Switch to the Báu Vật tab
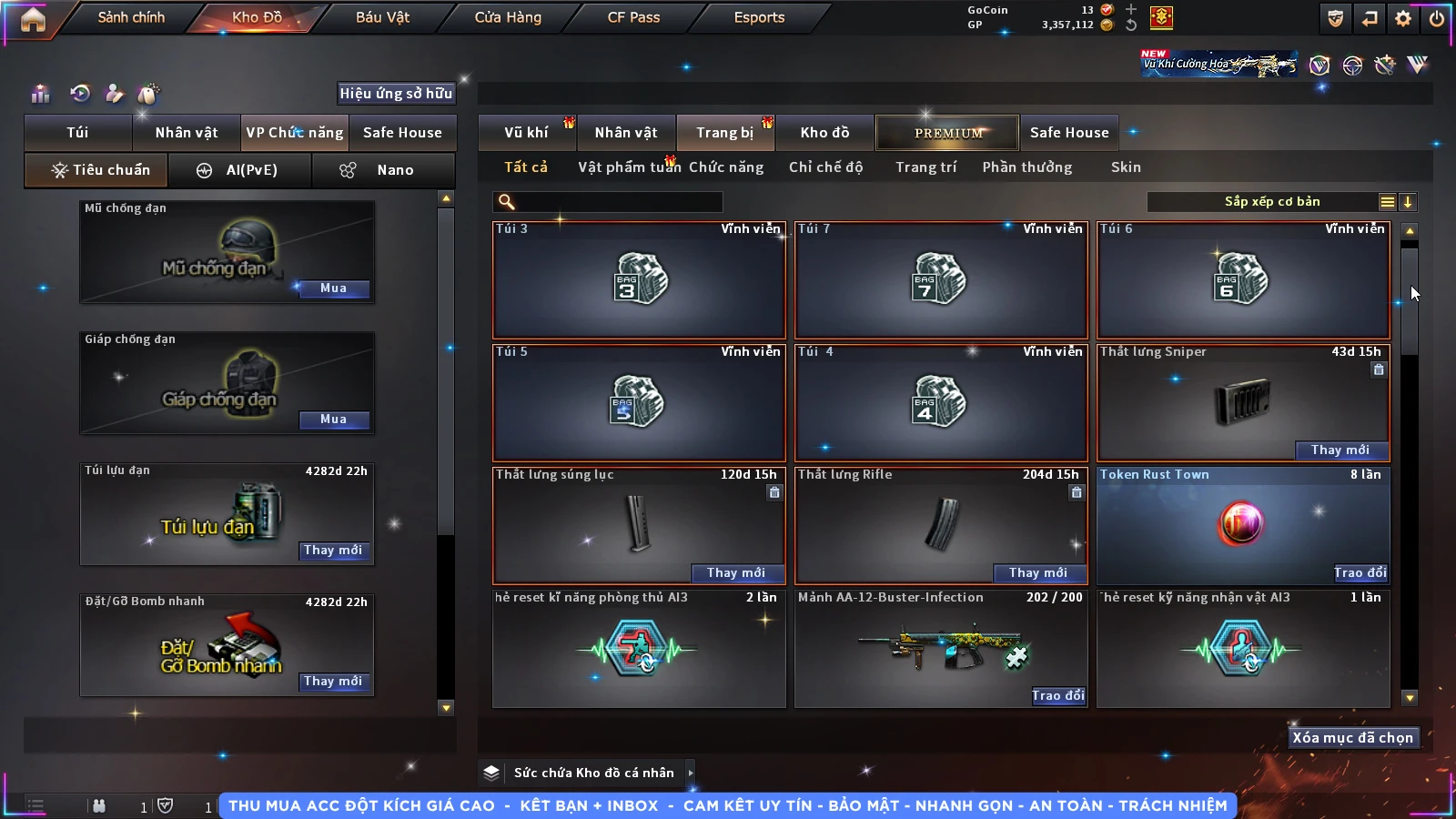Viewport: 1456px width, 819px height. [x=382, y=17]
